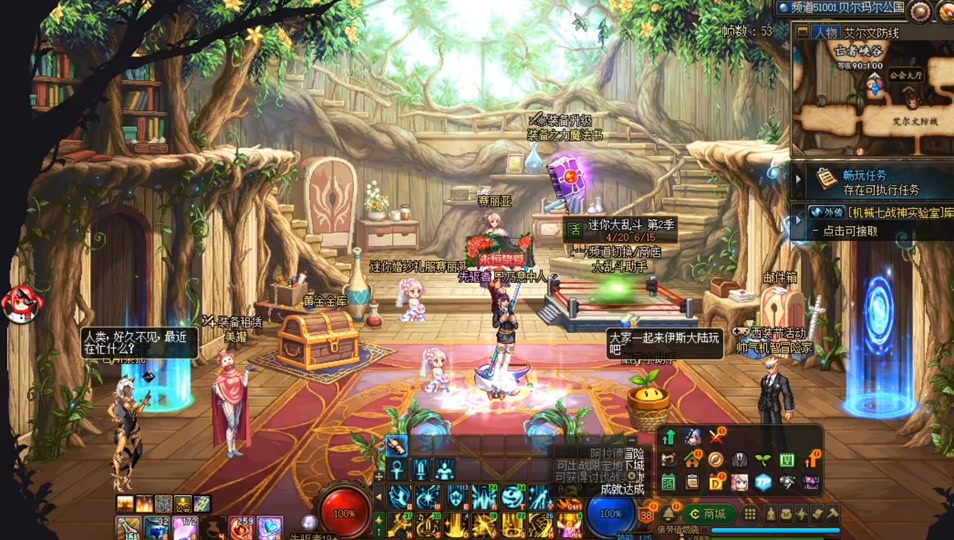Open the crossed swords icon in menu panel
954x540 pixels.
[x=716, y=437]
